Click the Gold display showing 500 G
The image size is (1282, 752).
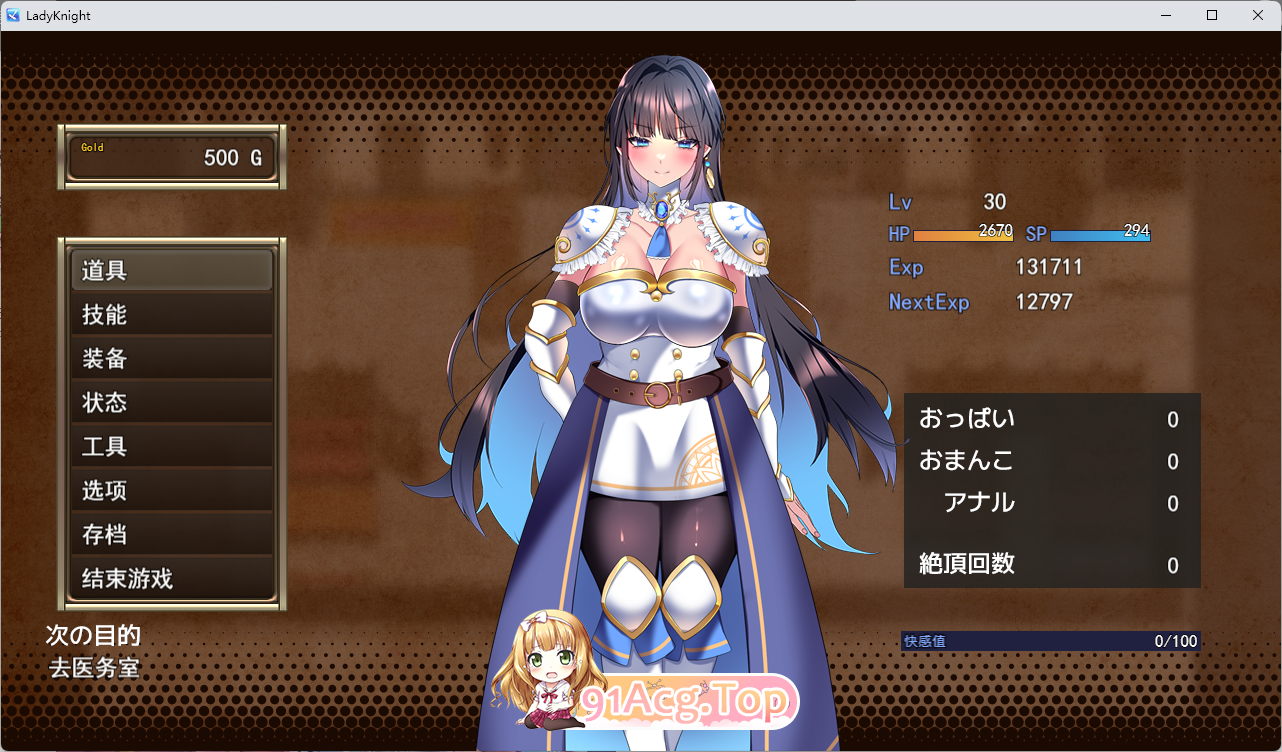click(171, 155)
